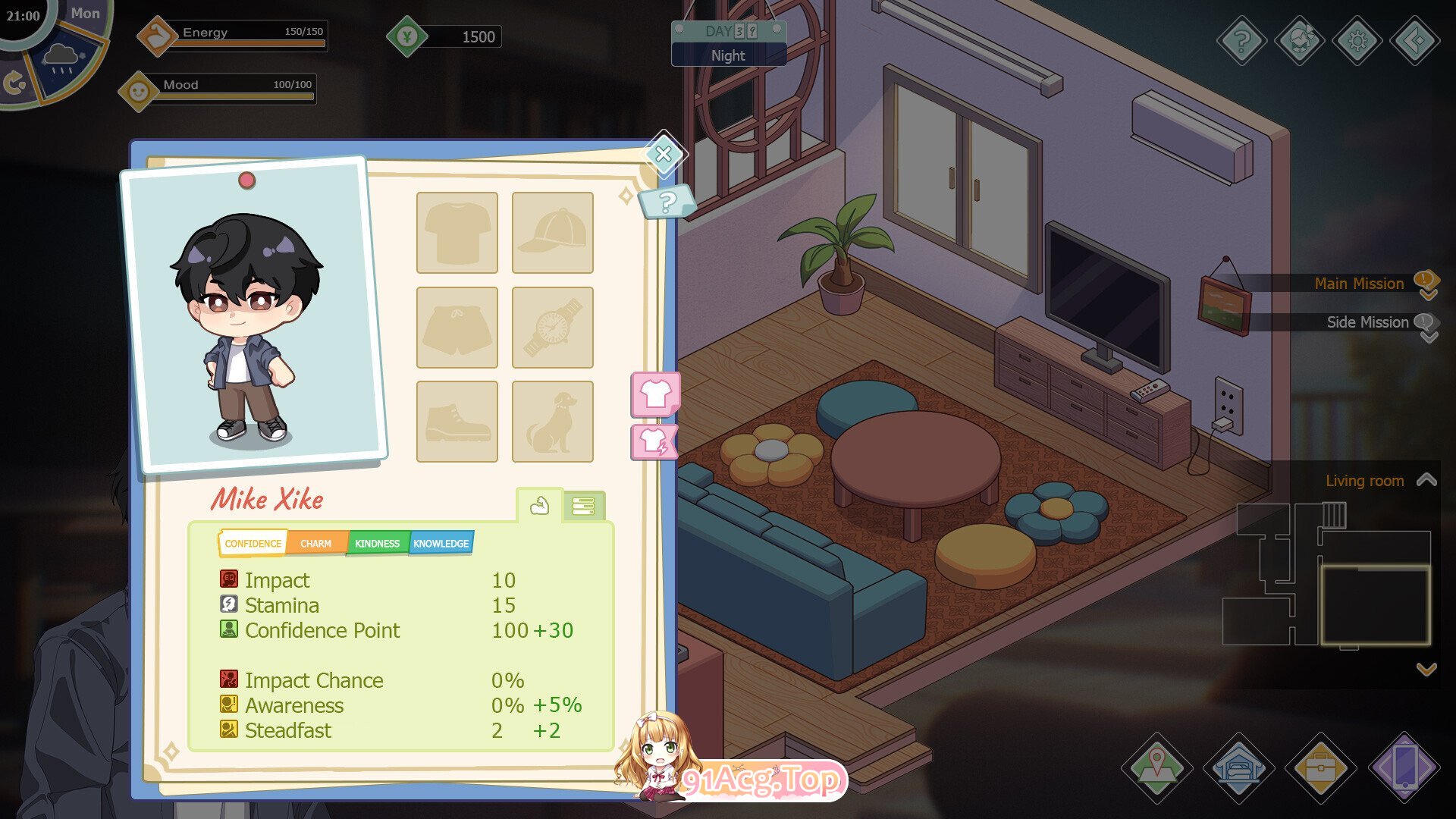
Task: Select the pet dog slot
Action: pyautogui.click(x=552, y=422)
